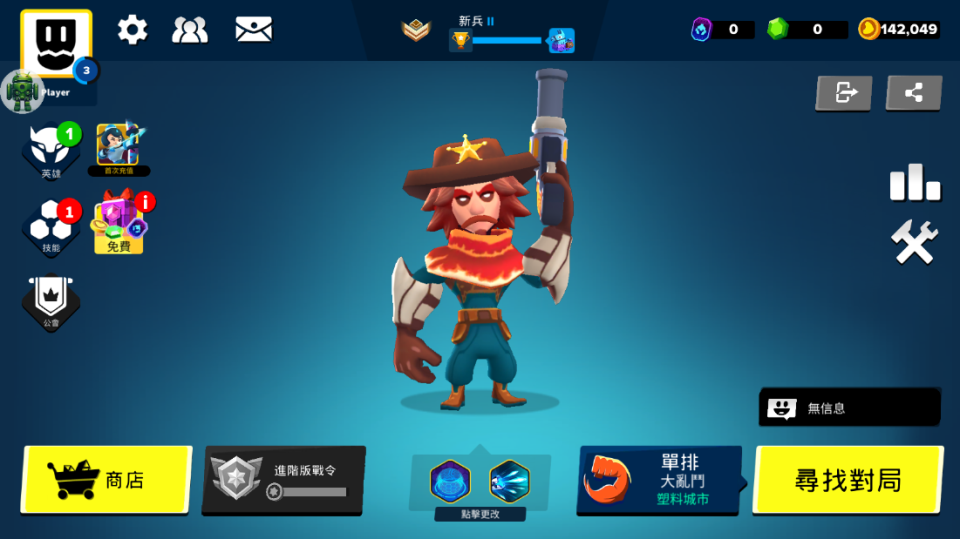Open the 技能 skills menu
Image resolution: width=960 pixels, height=539 pixels.
point(51,225)
